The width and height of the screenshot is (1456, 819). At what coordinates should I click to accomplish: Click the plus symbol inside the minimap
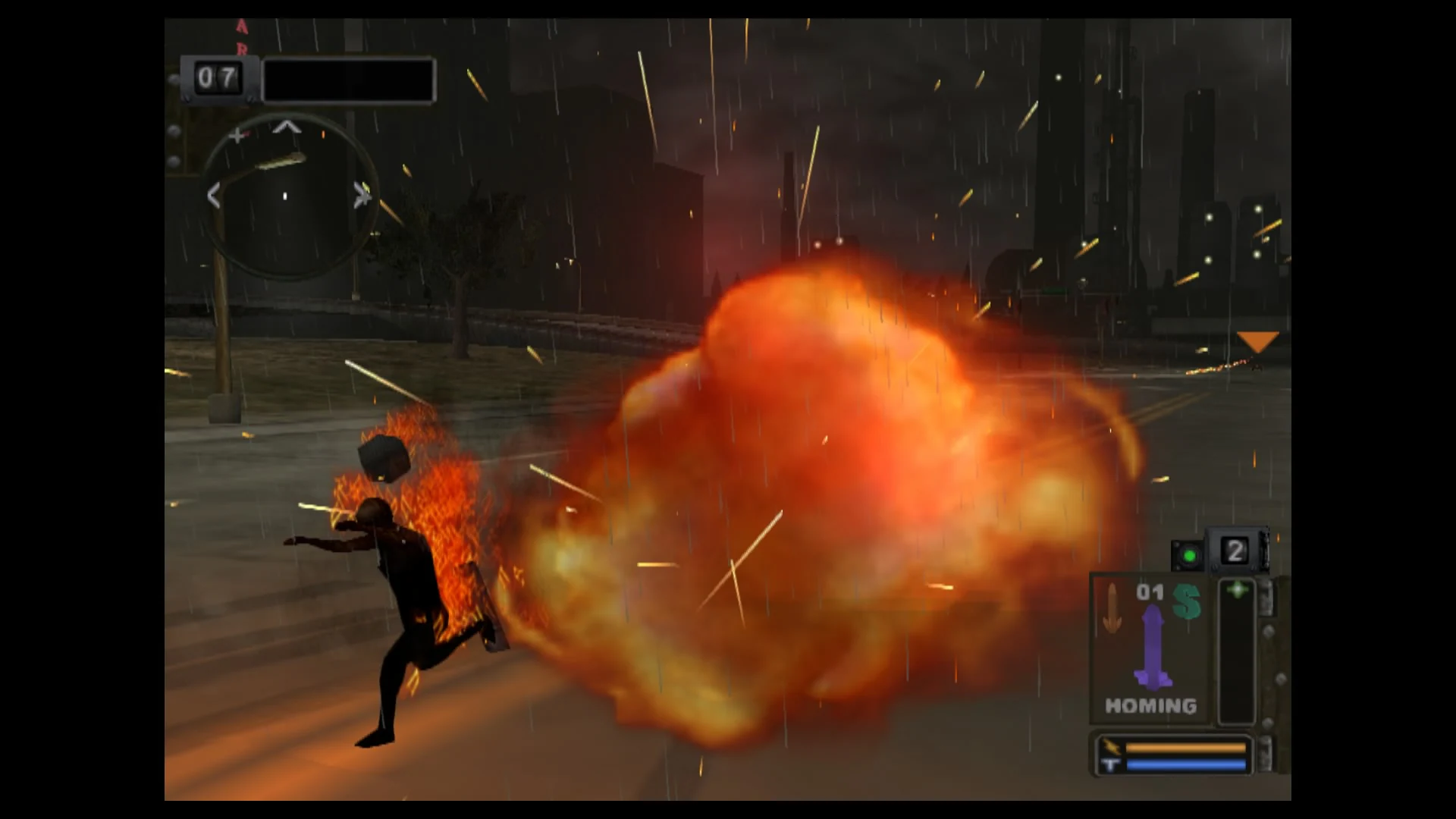(x=237, y=135)
